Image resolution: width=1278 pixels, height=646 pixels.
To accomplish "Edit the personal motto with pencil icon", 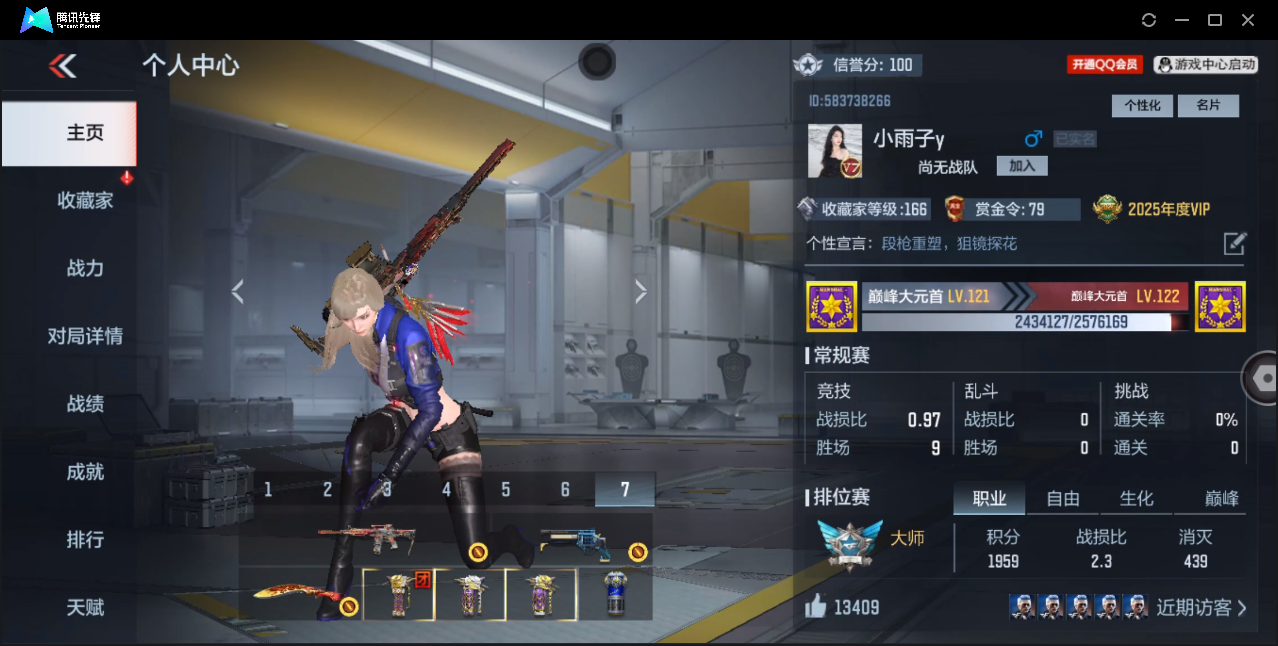I will pos(1235,243).
